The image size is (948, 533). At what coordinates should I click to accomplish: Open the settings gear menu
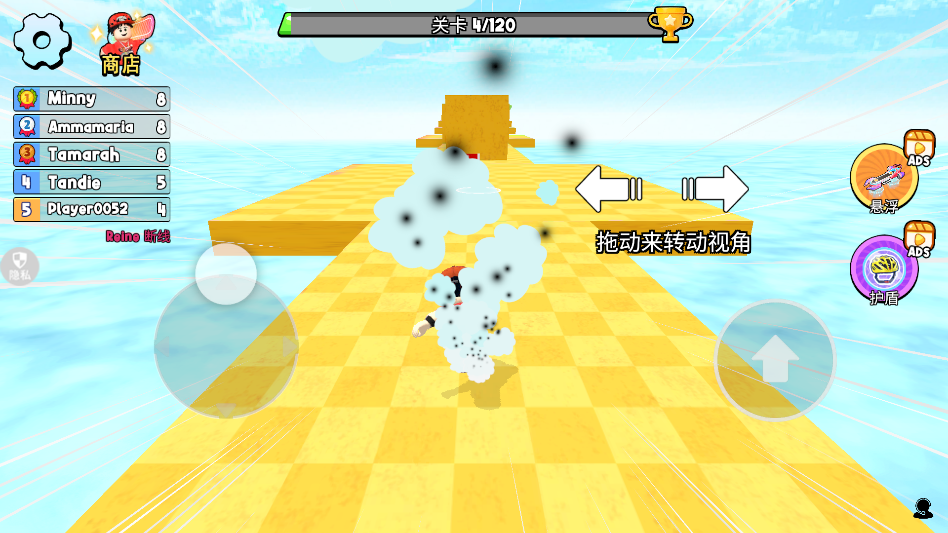coord(41,41)
